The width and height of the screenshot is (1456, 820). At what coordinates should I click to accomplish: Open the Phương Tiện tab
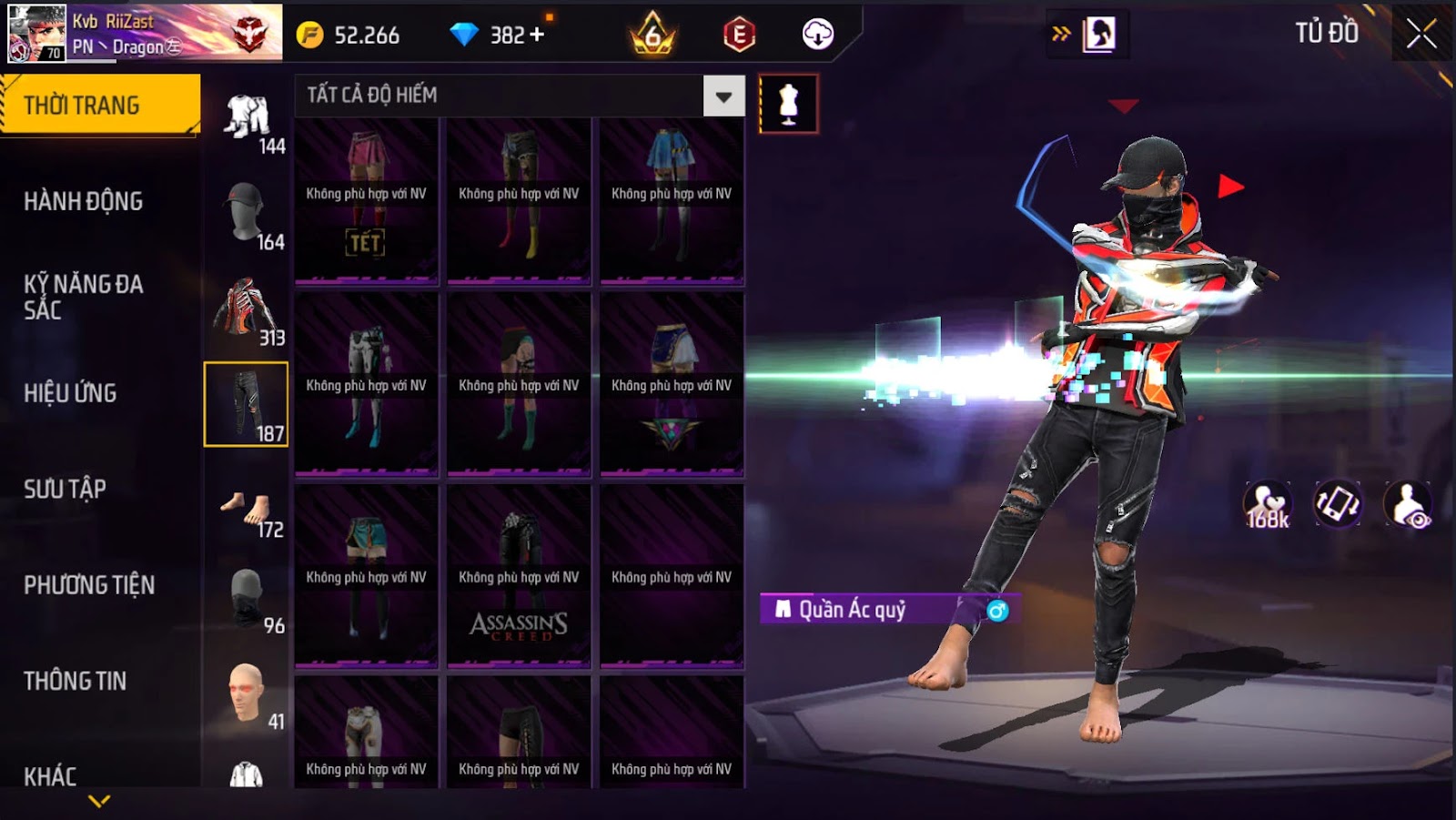pos(89,585)
